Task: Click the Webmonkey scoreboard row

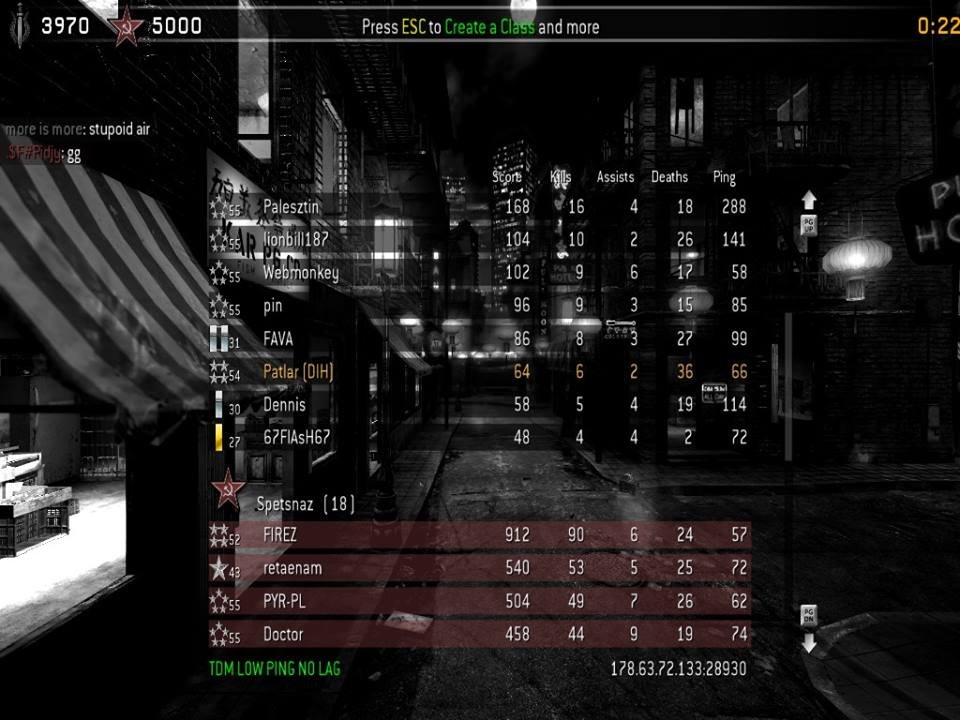Action: (480, 273)
